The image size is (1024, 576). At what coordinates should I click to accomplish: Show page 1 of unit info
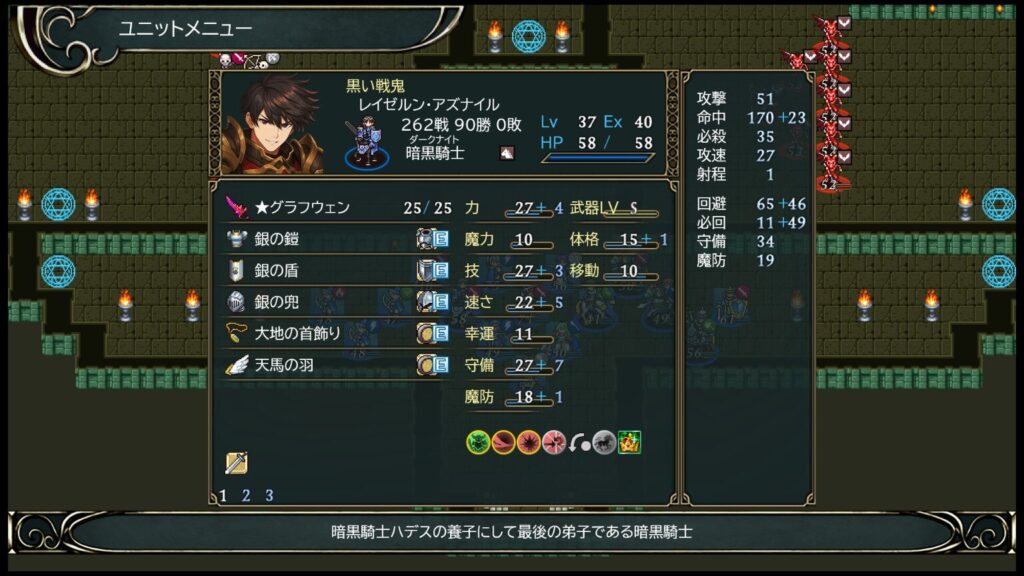(x=223, y=495)
